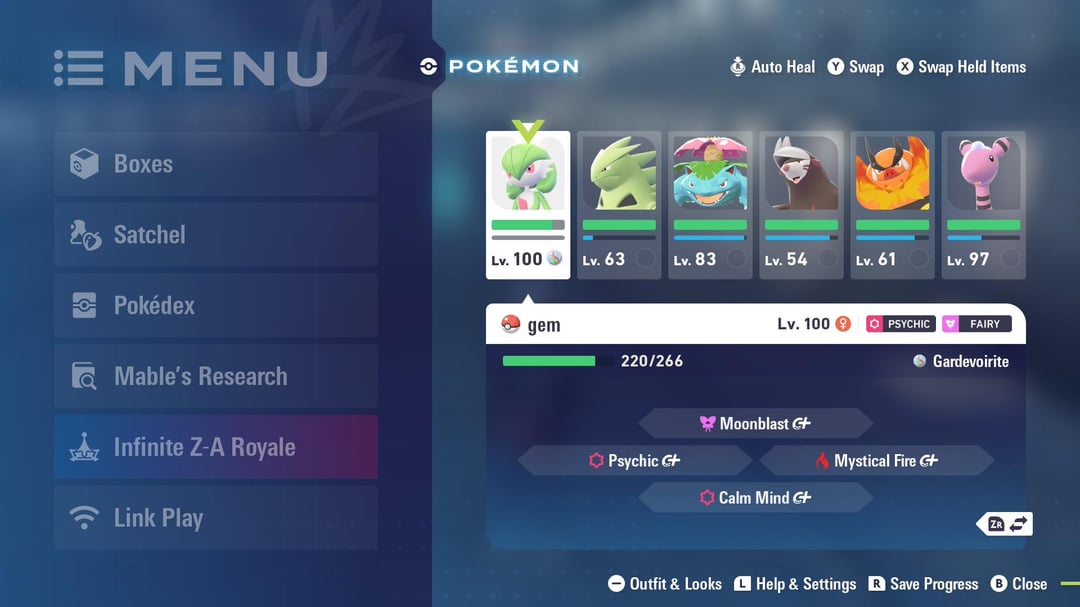1080x607 pixels.
Task: Close the menu
Action: click(x=1018, y=584)
